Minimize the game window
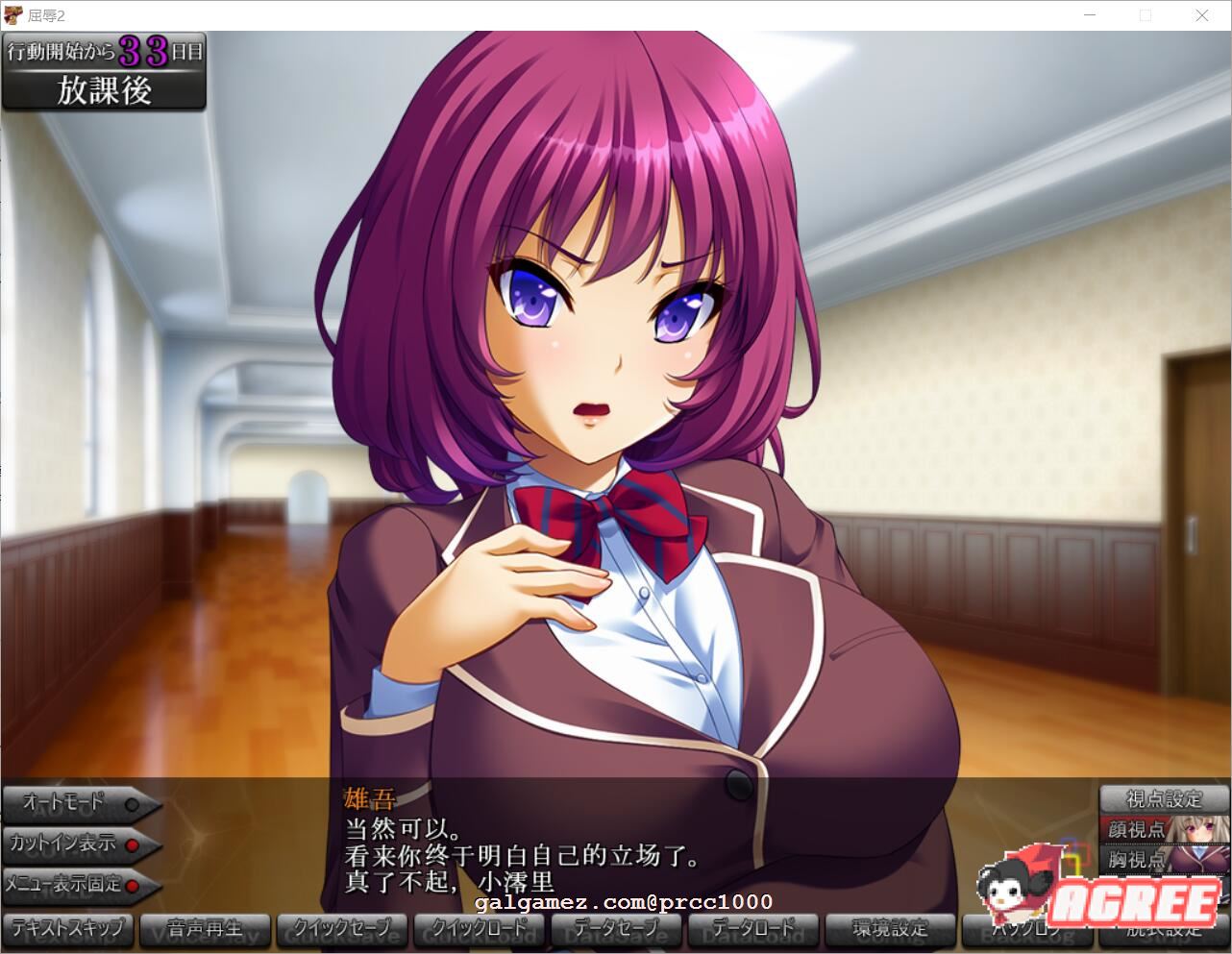Viewport: 1232px width, 954px height. pos(1090,15)
